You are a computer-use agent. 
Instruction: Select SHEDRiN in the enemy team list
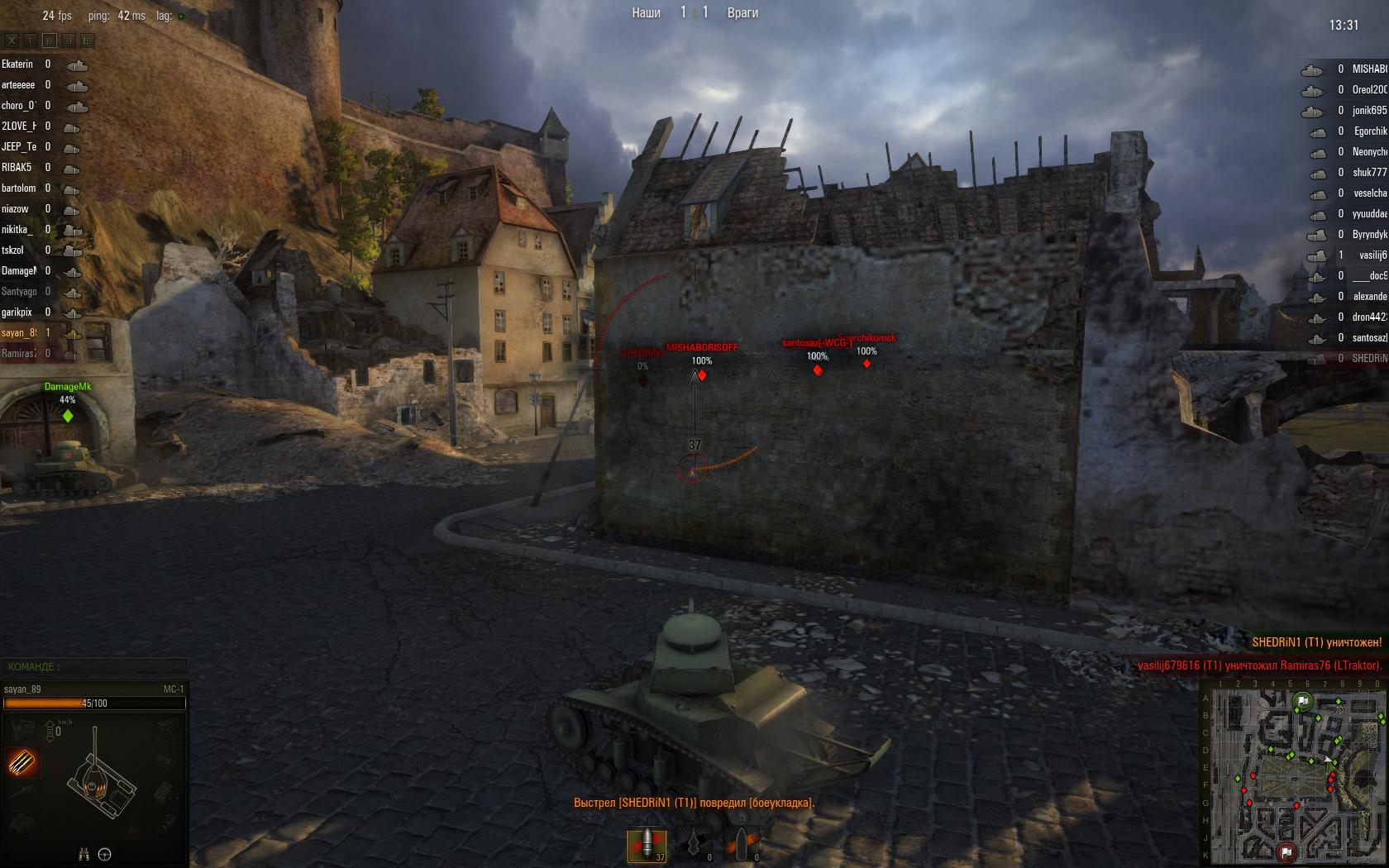coord(1369,359)
